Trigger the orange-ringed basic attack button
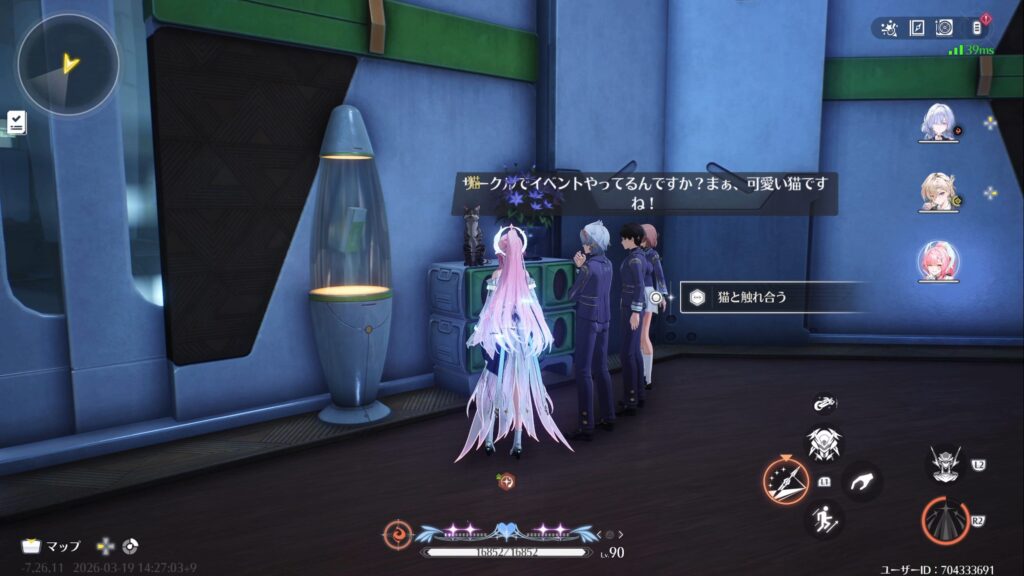 coord(943,522)
